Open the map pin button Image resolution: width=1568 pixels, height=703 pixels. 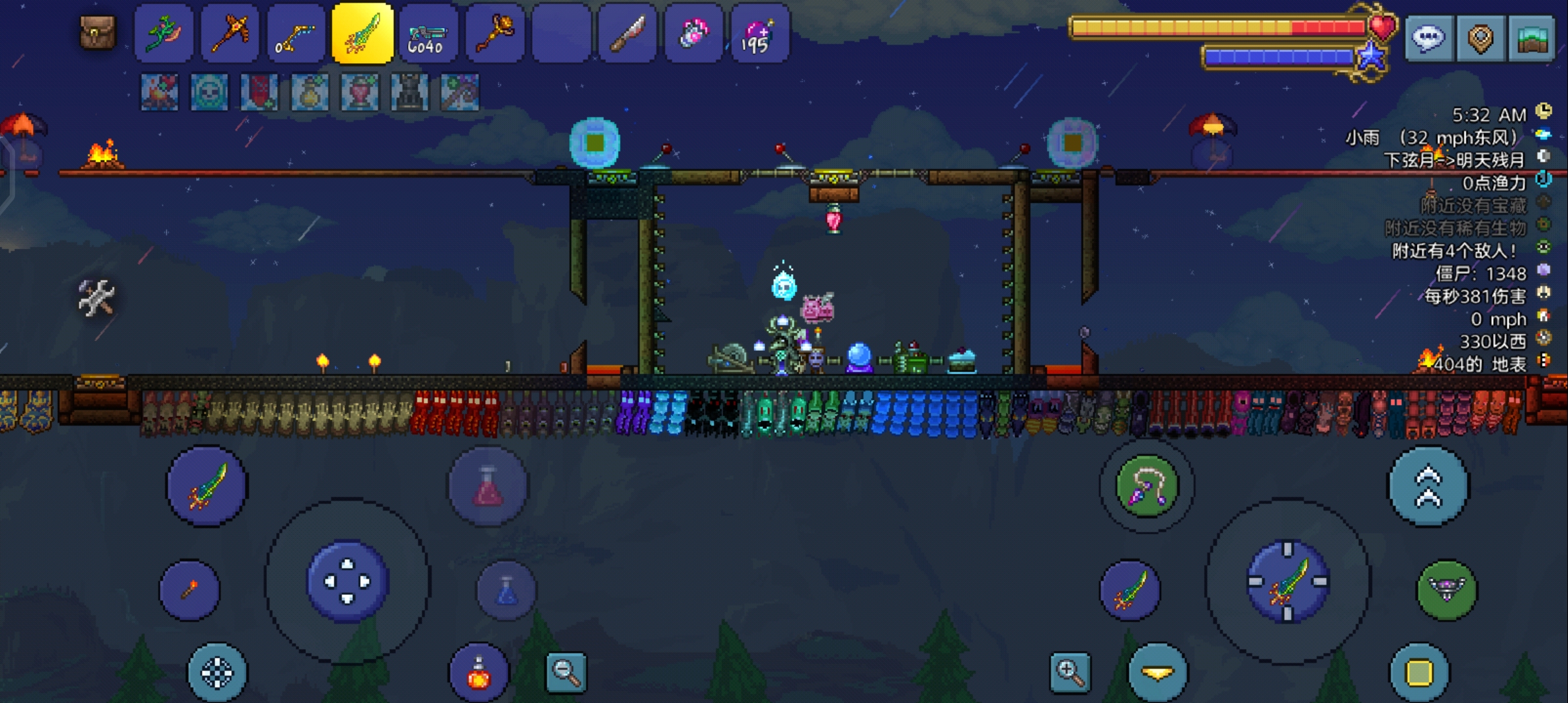(1480, 38)
